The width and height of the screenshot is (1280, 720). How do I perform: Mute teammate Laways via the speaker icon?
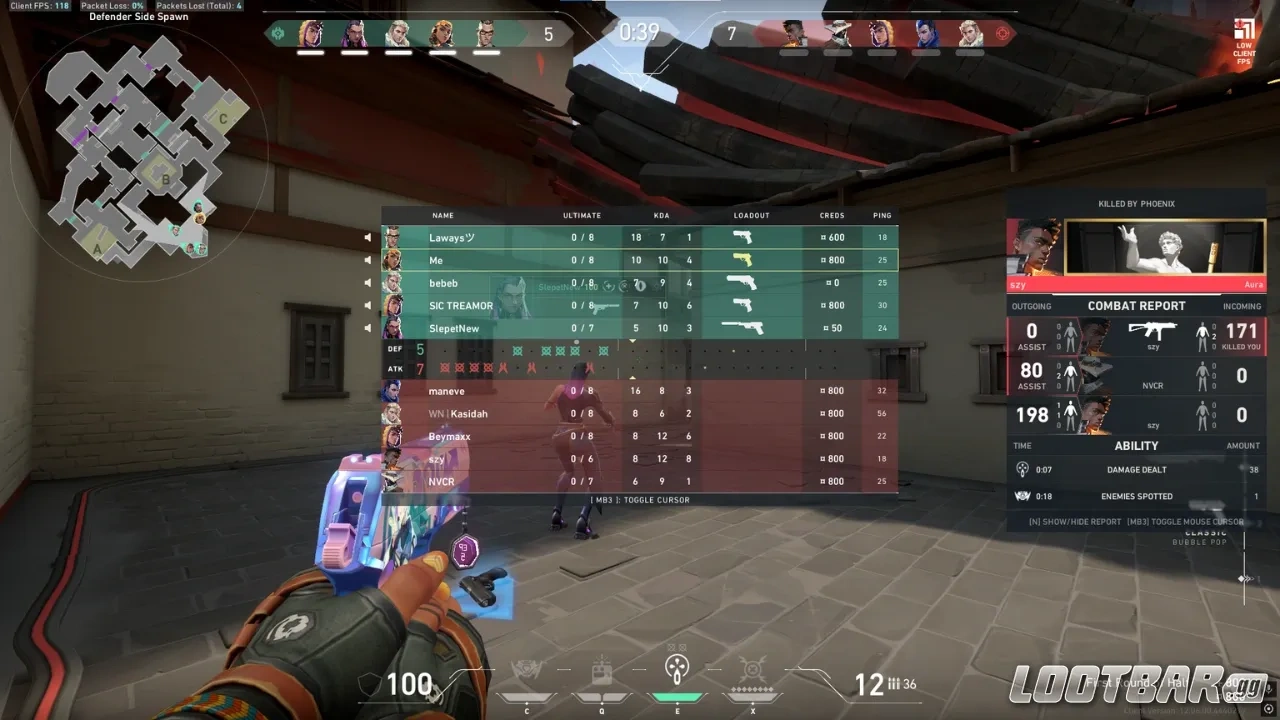(x=368, y=237)
